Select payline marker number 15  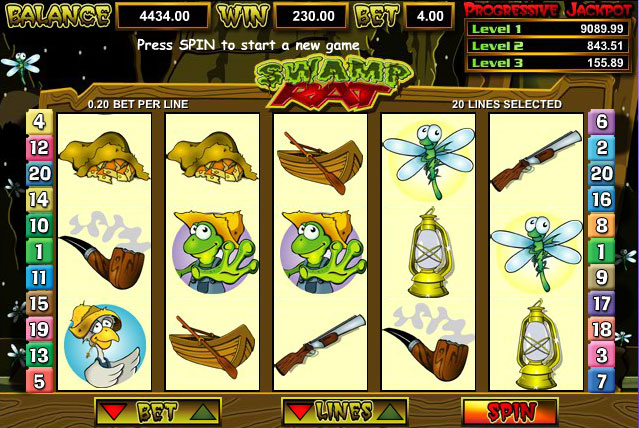[x=39, y=303]
